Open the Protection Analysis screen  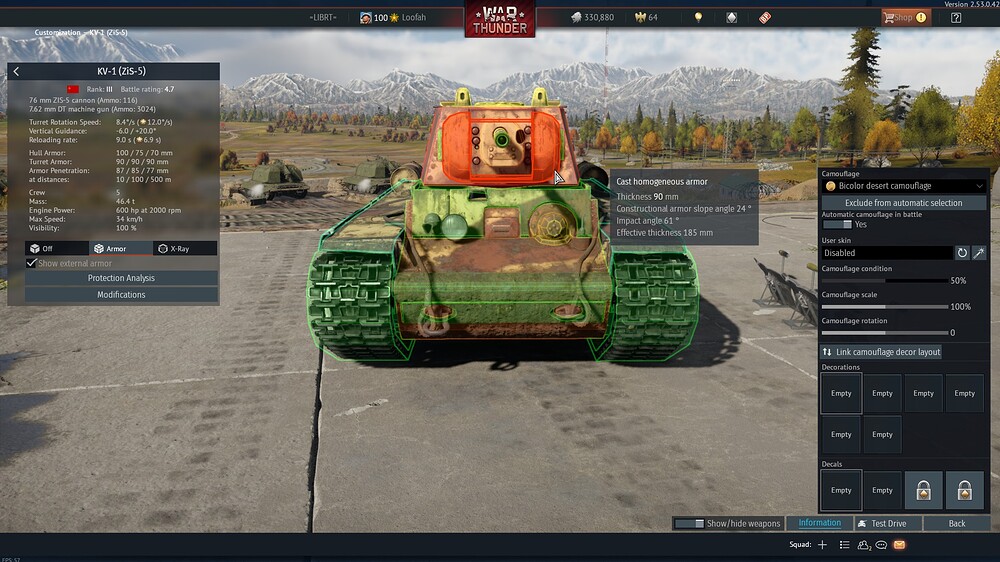coord(121,278)
